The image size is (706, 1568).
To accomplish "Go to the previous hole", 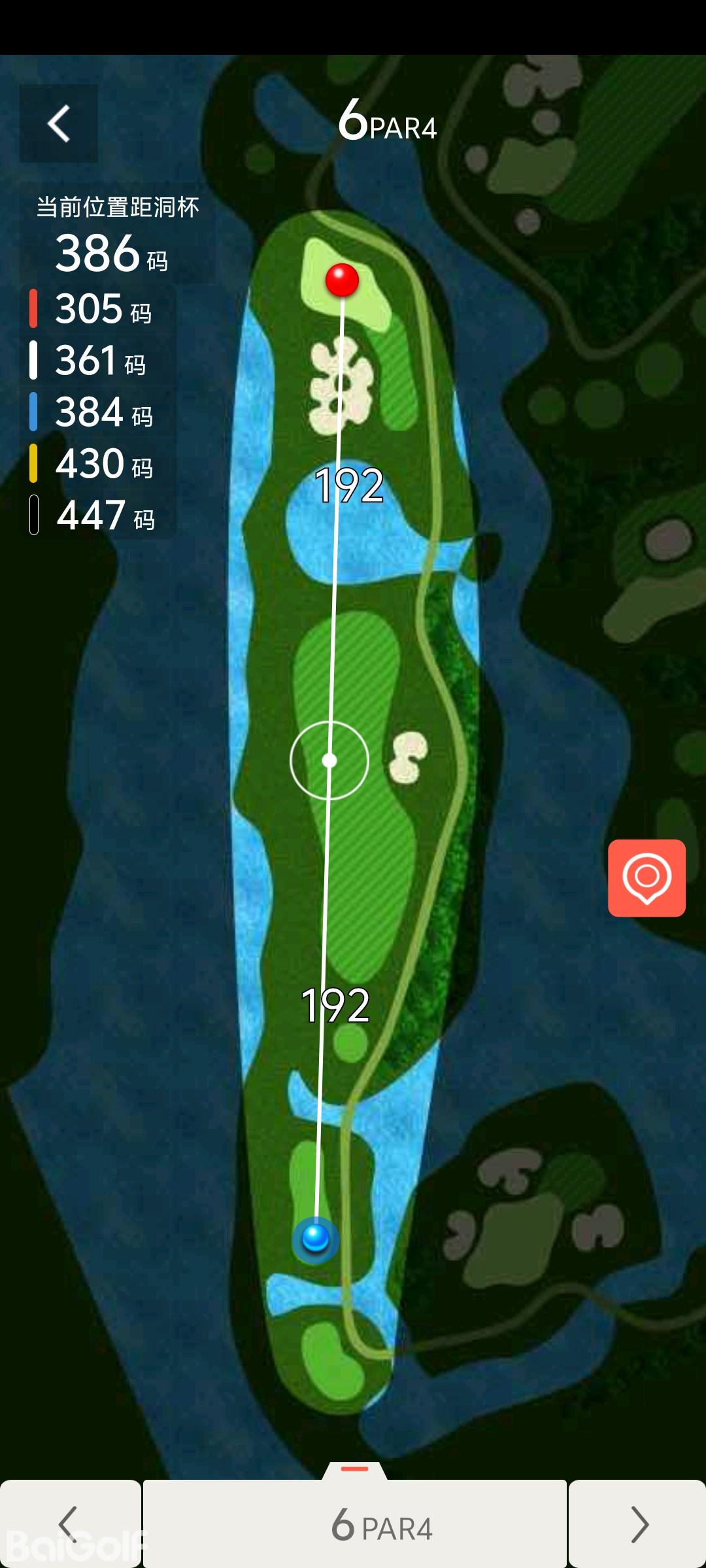I will [x=70, y=1524].
